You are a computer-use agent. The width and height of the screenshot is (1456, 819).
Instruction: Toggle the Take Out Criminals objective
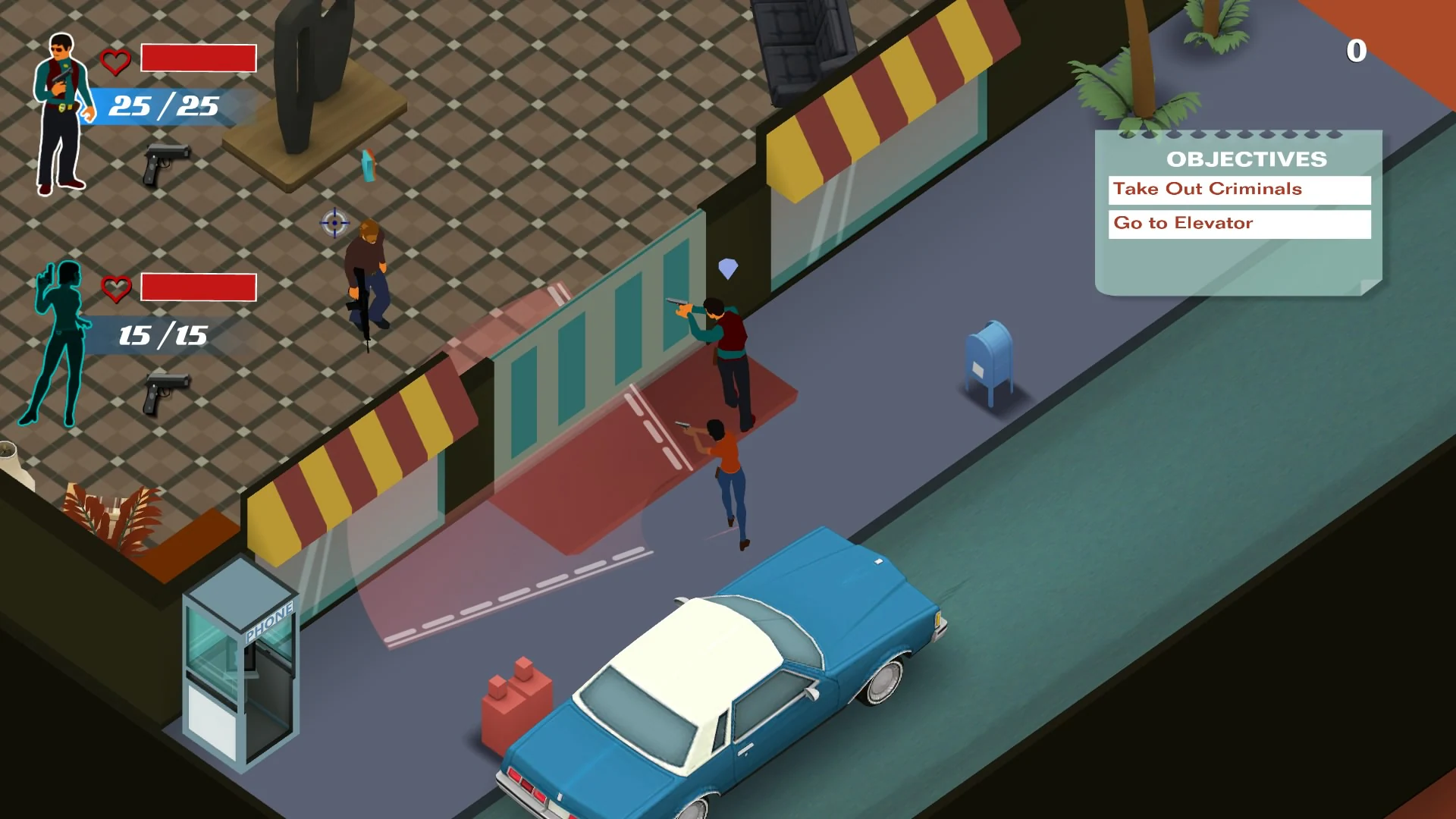coord(1239,190)
